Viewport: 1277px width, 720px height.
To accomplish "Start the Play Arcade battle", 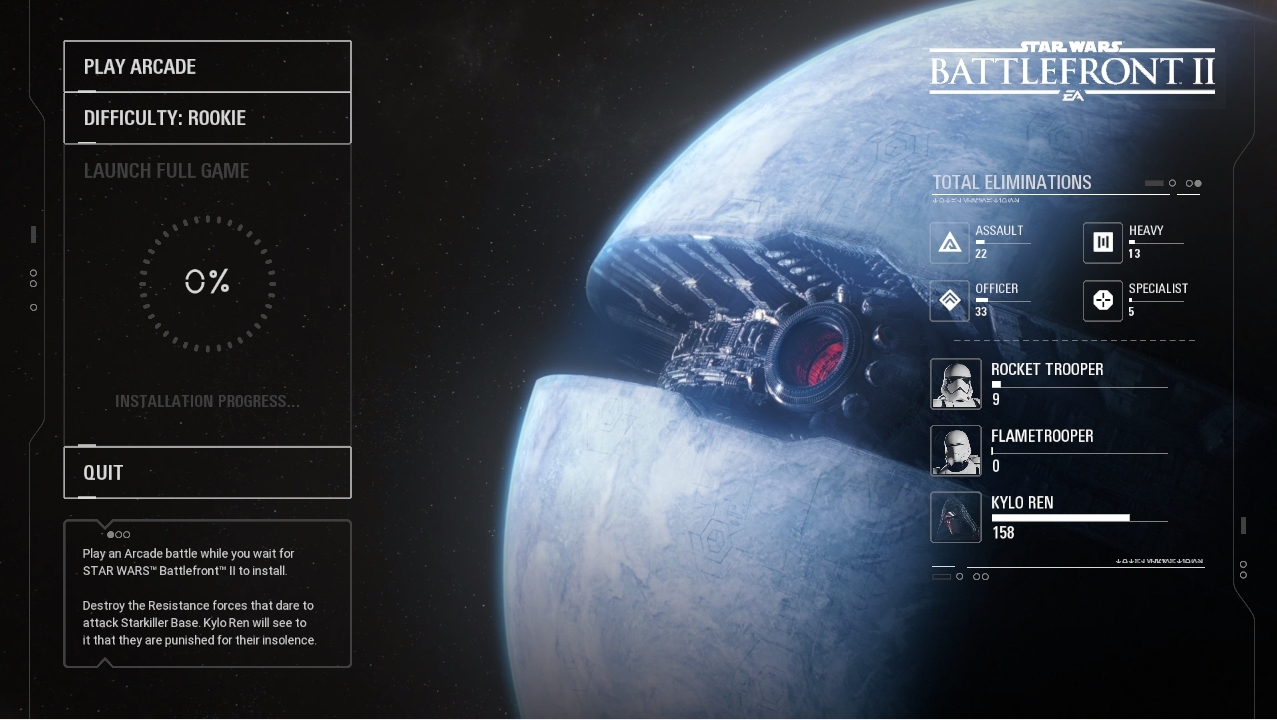I will click(207, 67).
